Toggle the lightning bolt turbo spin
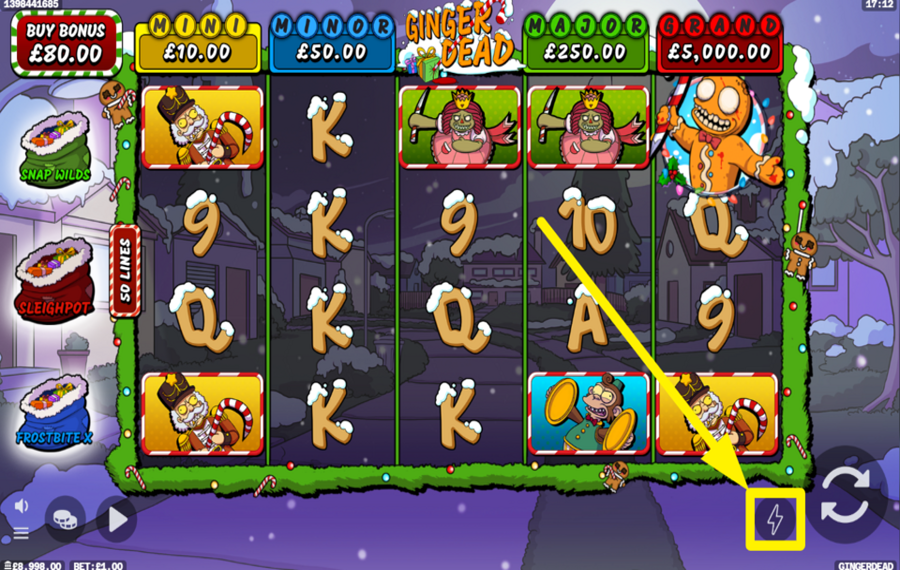 [x=775, y=518]
